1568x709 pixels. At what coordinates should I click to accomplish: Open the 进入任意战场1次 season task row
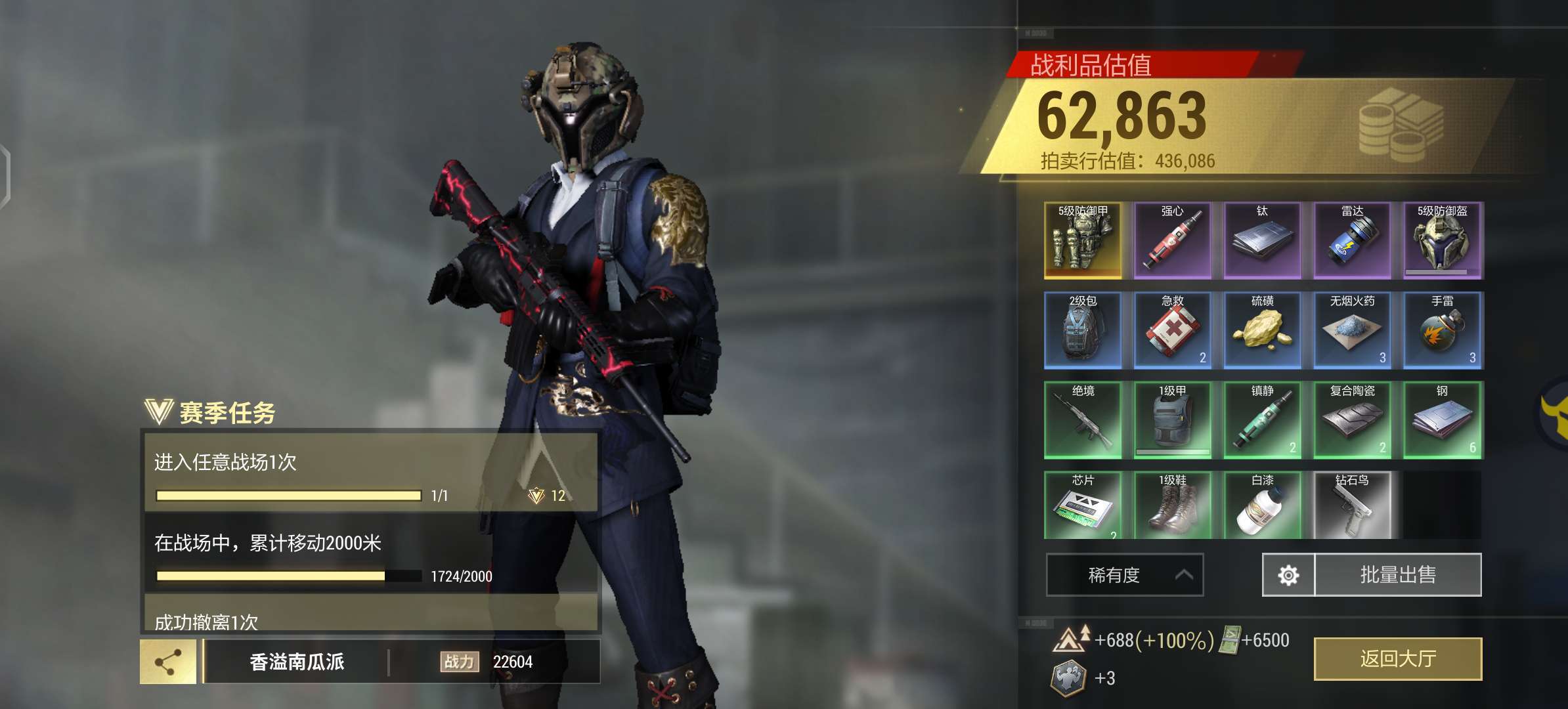370,471
